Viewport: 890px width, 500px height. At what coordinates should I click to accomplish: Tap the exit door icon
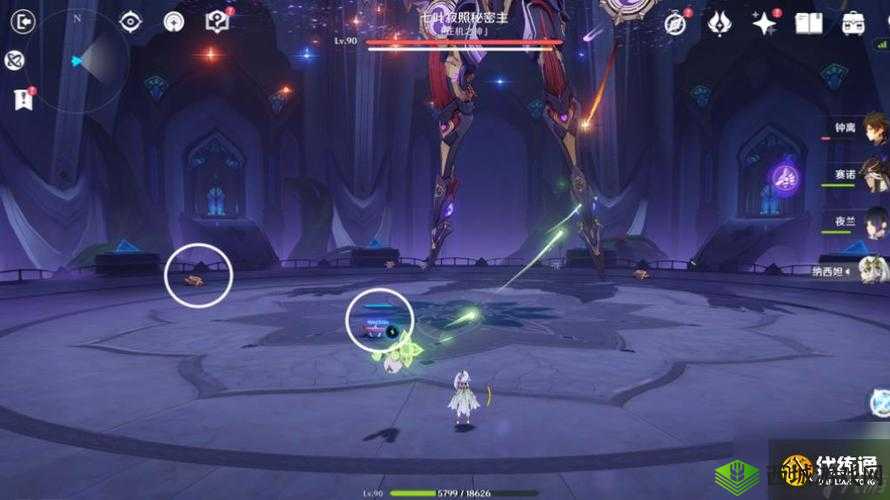coord(21,22)
